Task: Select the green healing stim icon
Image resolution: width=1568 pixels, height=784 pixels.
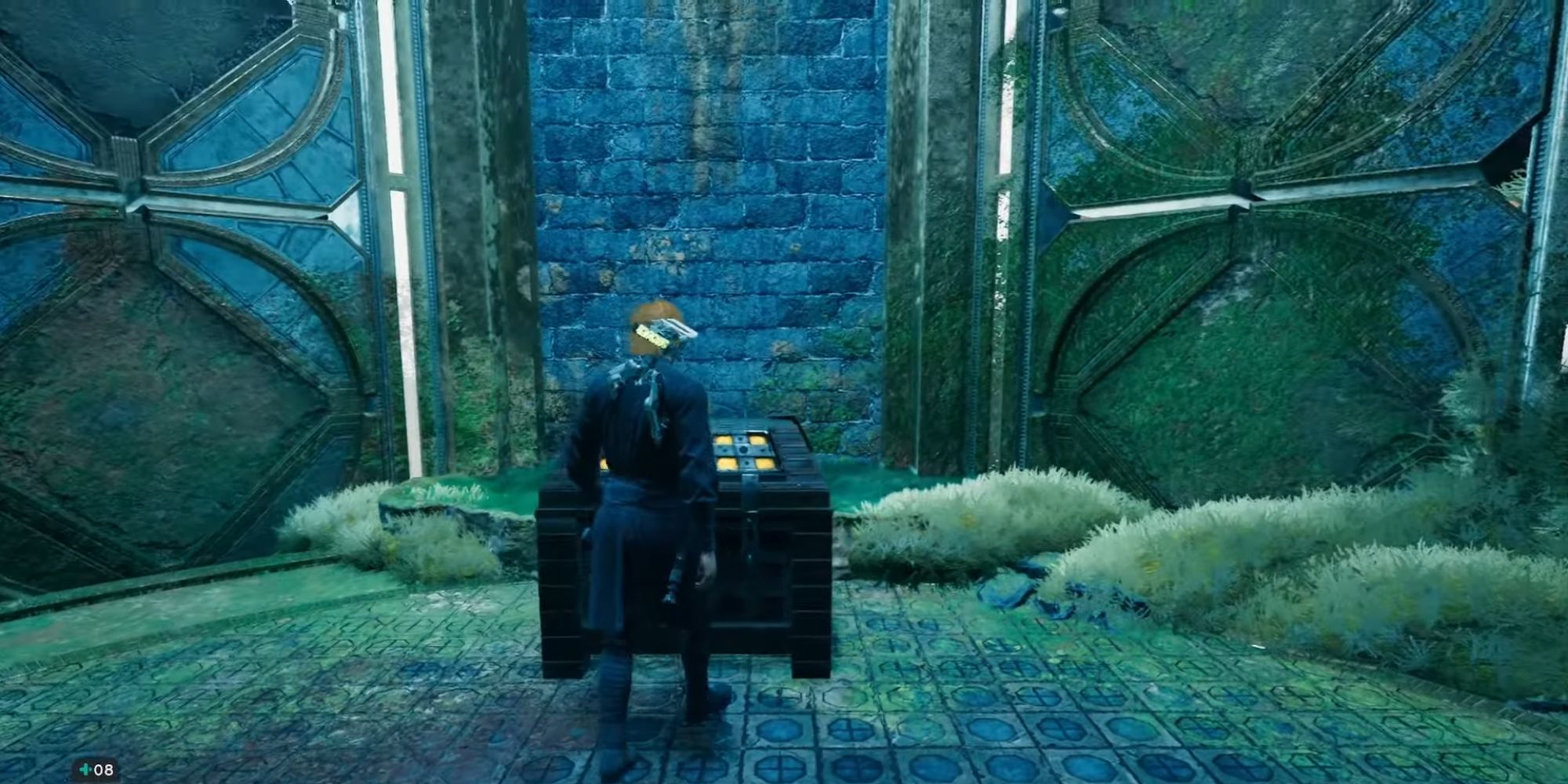Action: pyautogui.click(x=85, y=769)
